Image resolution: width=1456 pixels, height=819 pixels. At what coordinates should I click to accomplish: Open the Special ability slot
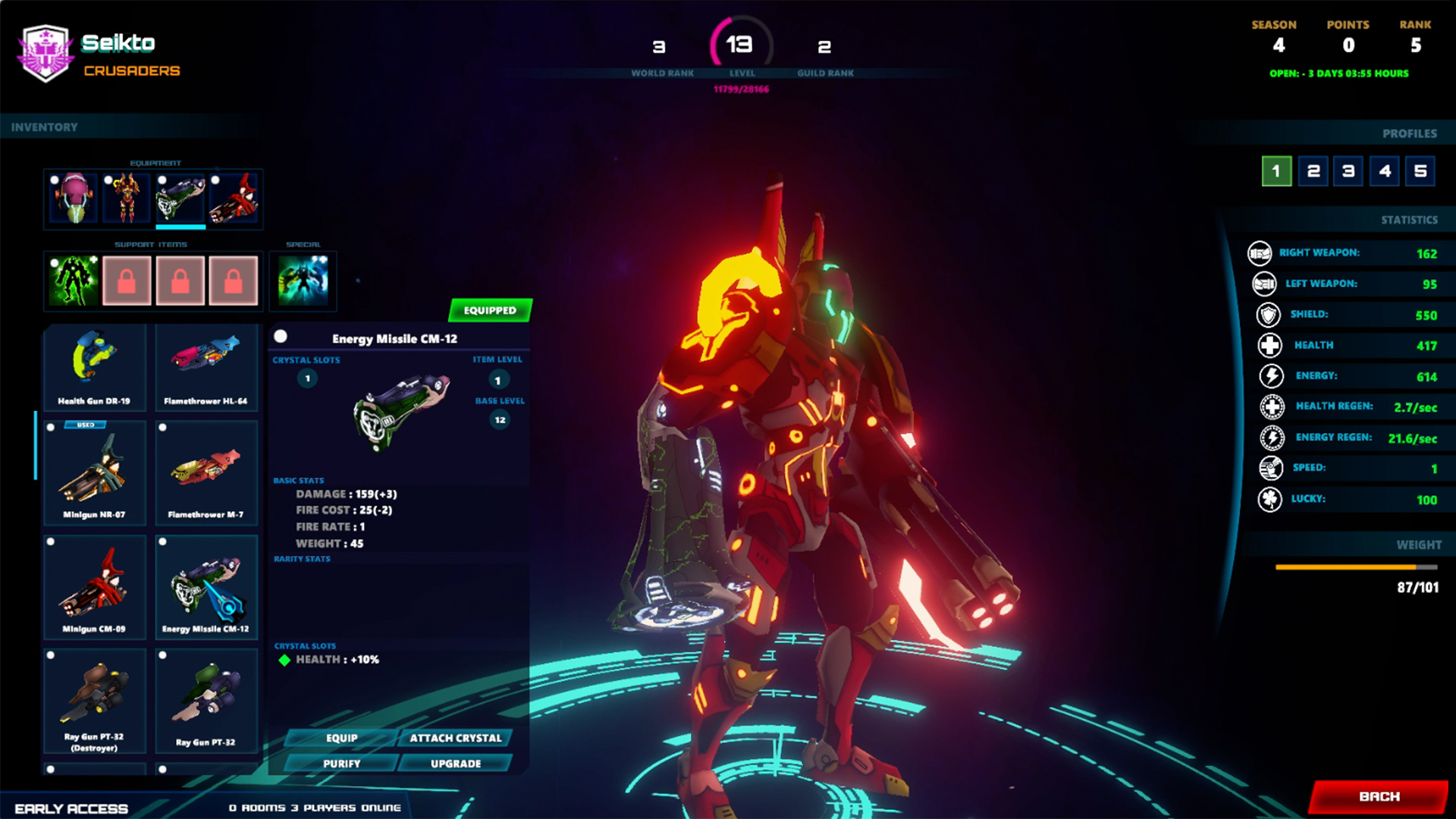point(303,281)
